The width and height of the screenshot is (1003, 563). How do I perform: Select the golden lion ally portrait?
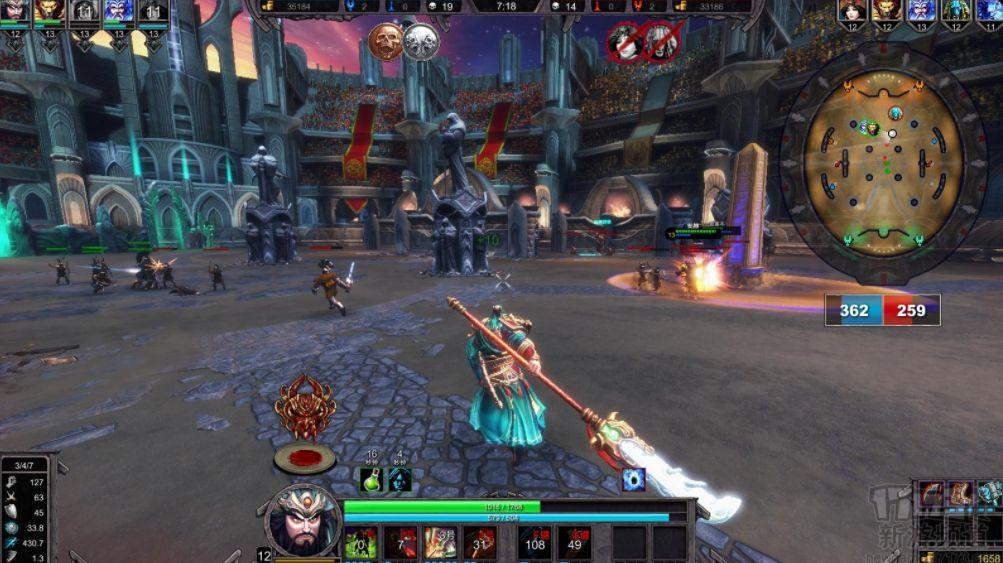[49, 12]
